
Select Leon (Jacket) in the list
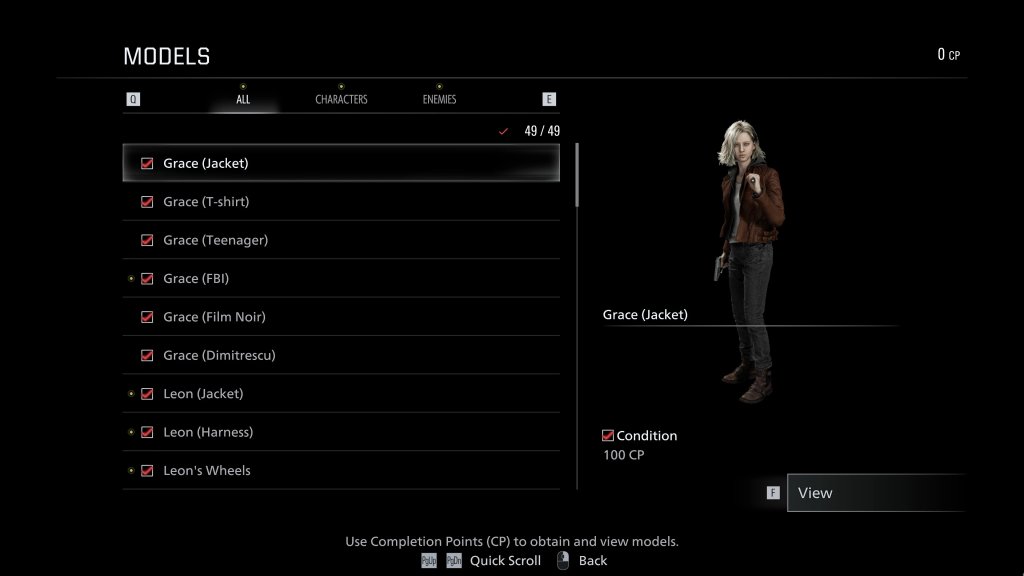coord(340,394)
